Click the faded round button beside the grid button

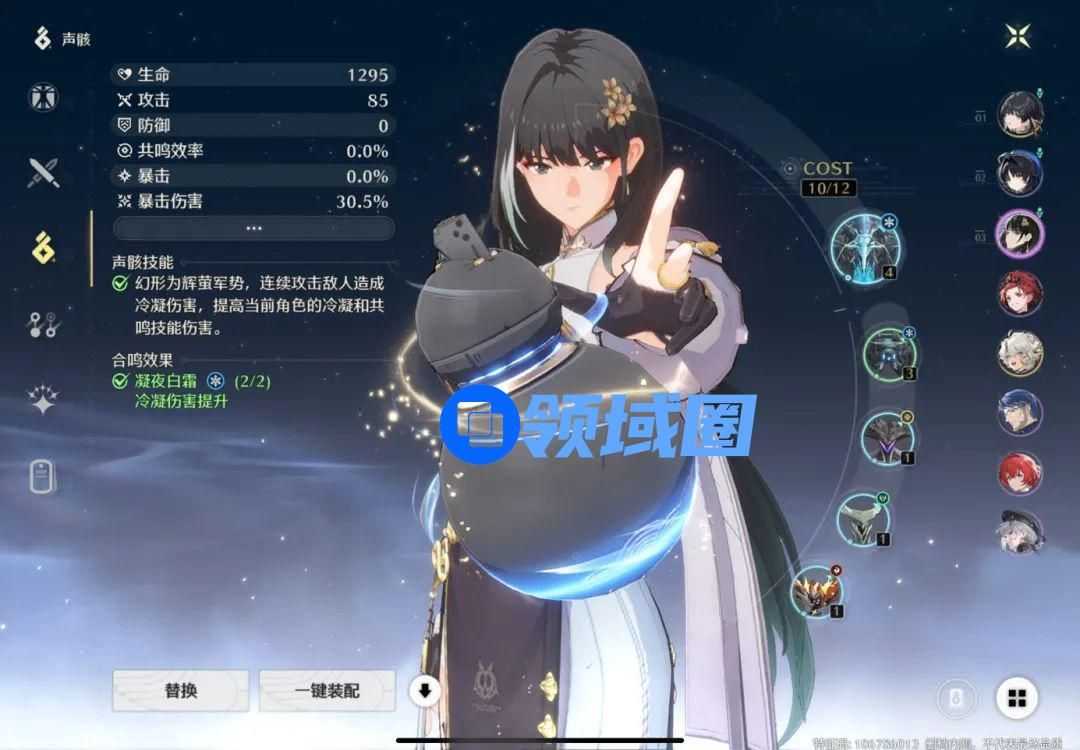coord(956,697)
